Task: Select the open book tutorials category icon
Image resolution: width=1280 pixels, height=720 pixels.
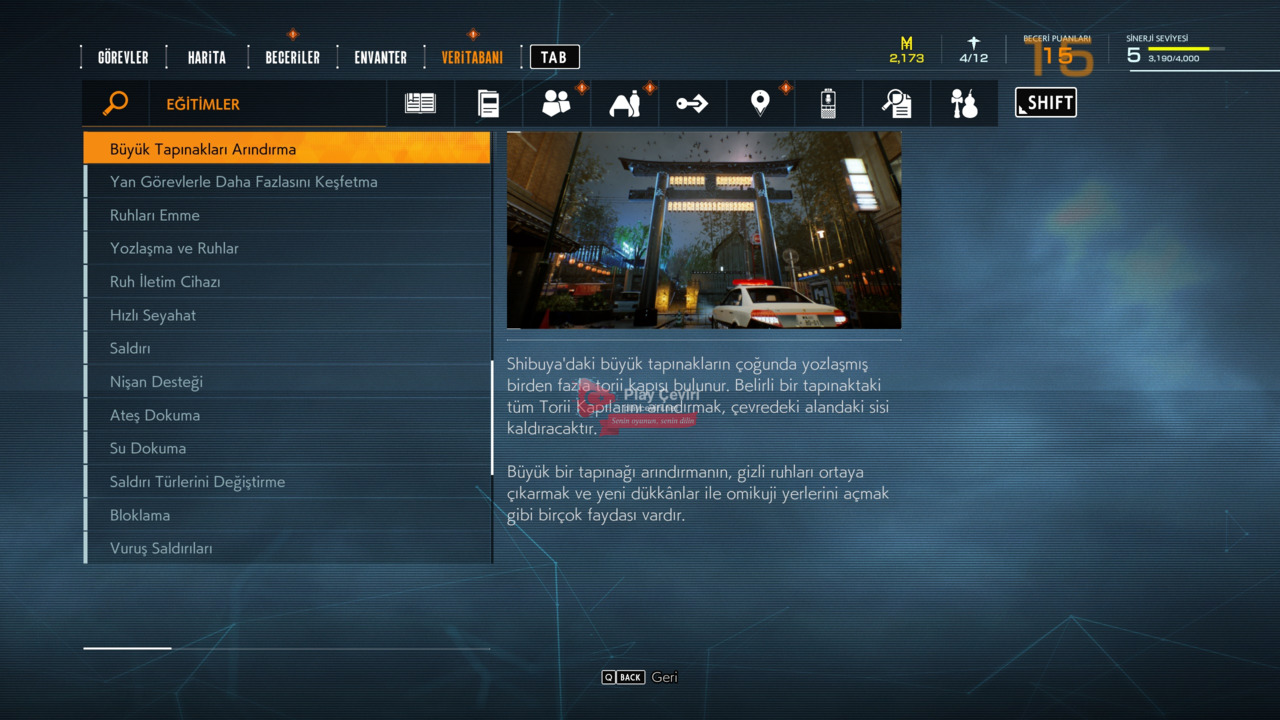Action: 420,103
